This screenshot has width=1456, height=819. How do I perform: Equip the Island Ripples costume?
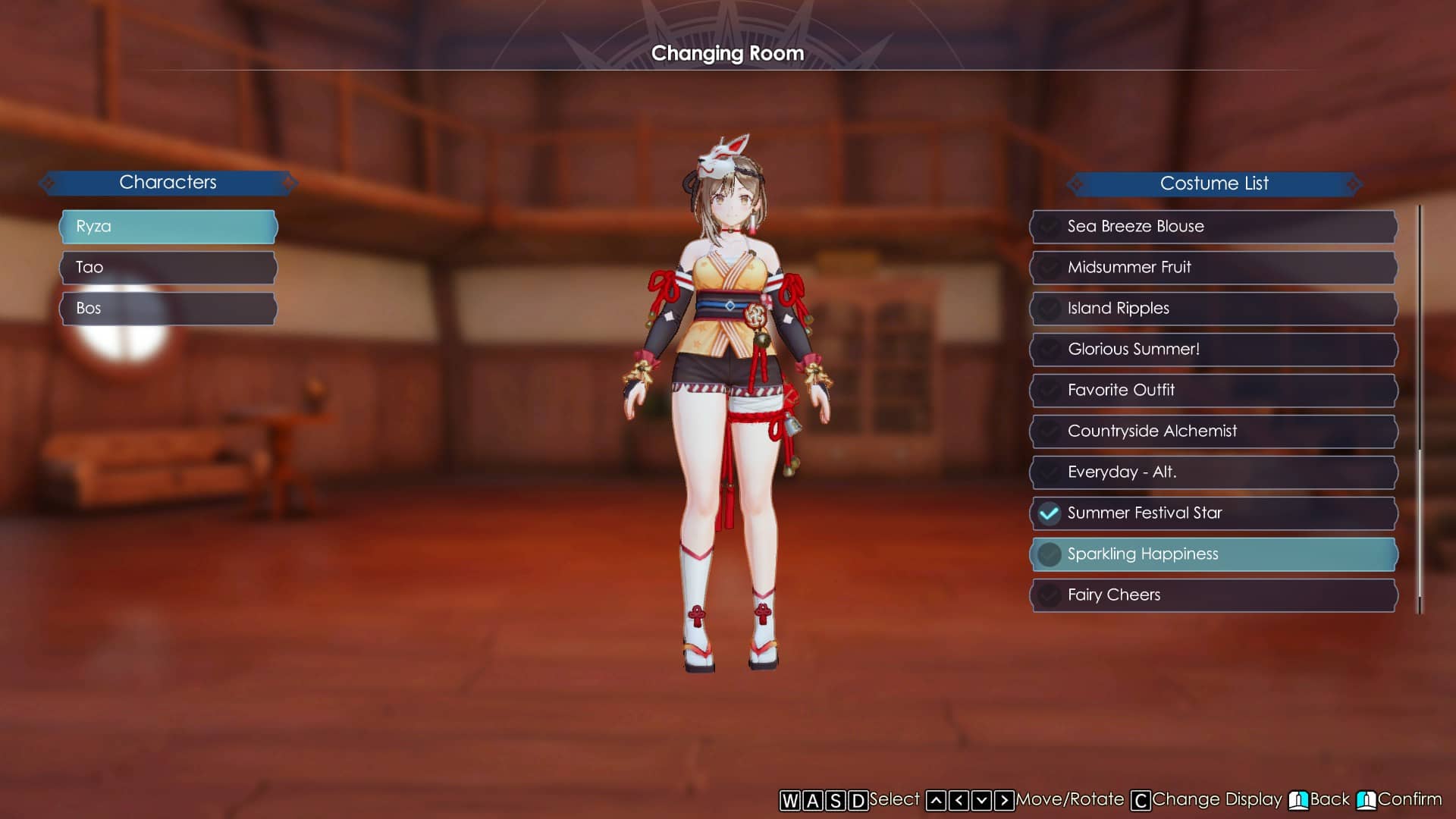tap(1213, 309)
